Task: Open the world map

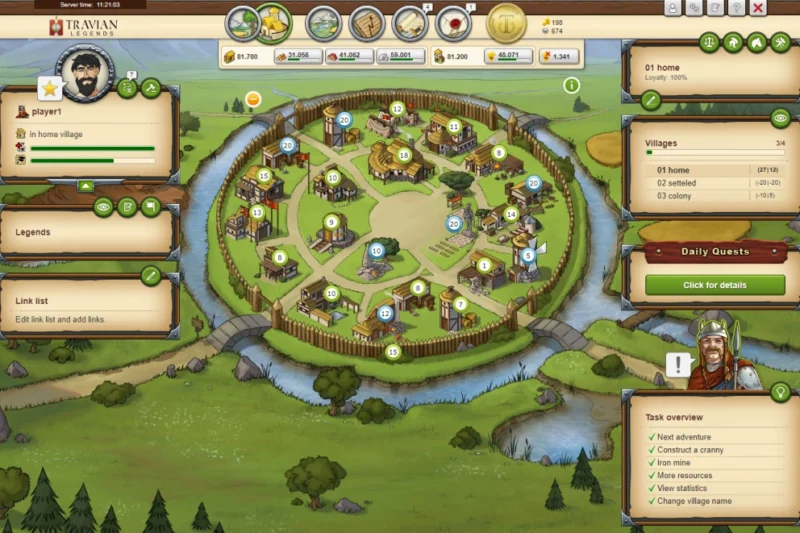Action: click(x=323, y=22)
